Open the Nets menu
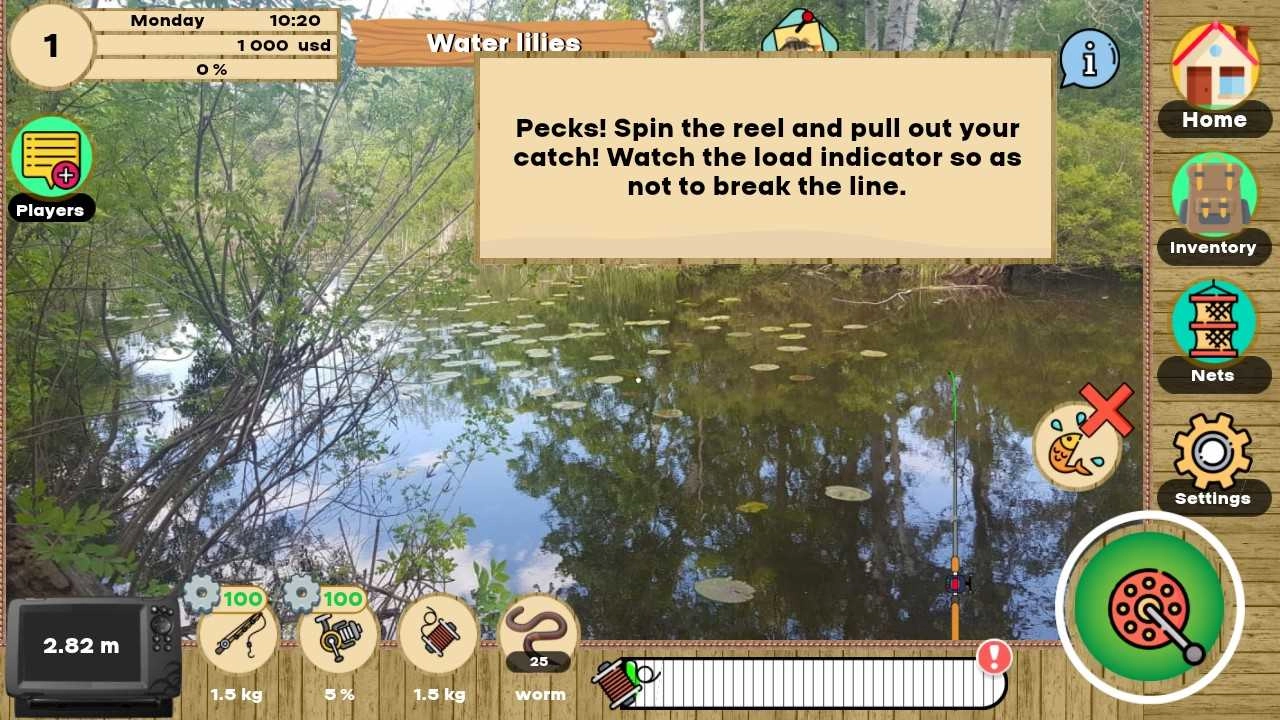This screenshot has height=720, width=1280. (x=1214, y=323)
